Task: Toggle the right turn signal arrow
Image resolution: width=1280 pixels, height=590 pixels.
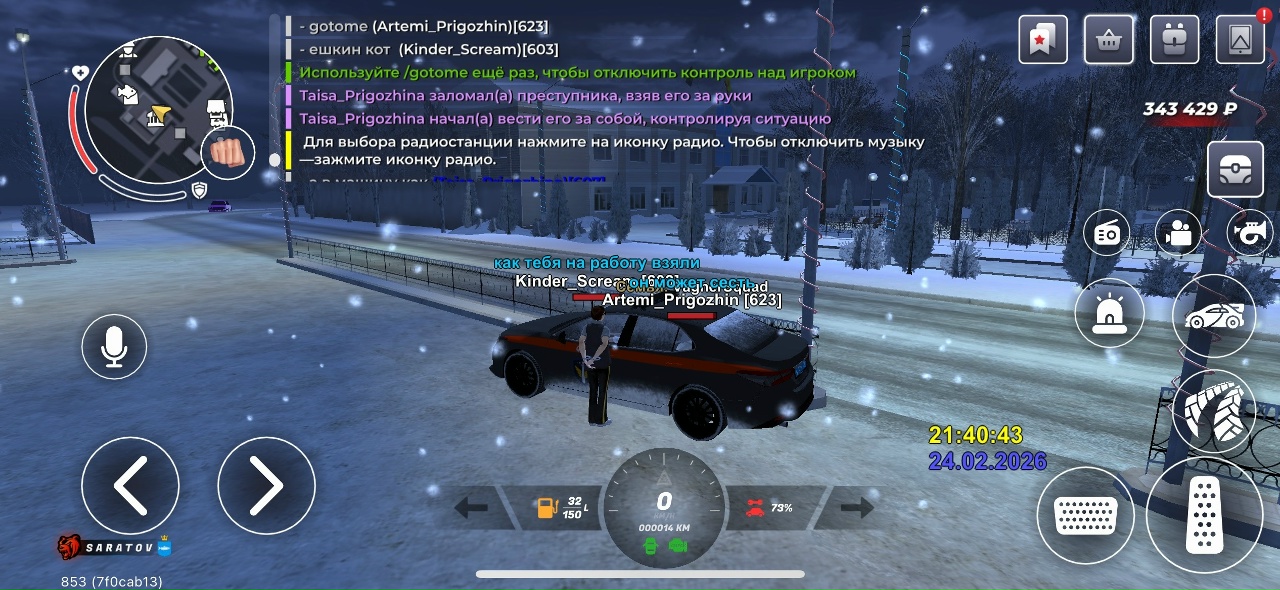Action: [857, 508]
